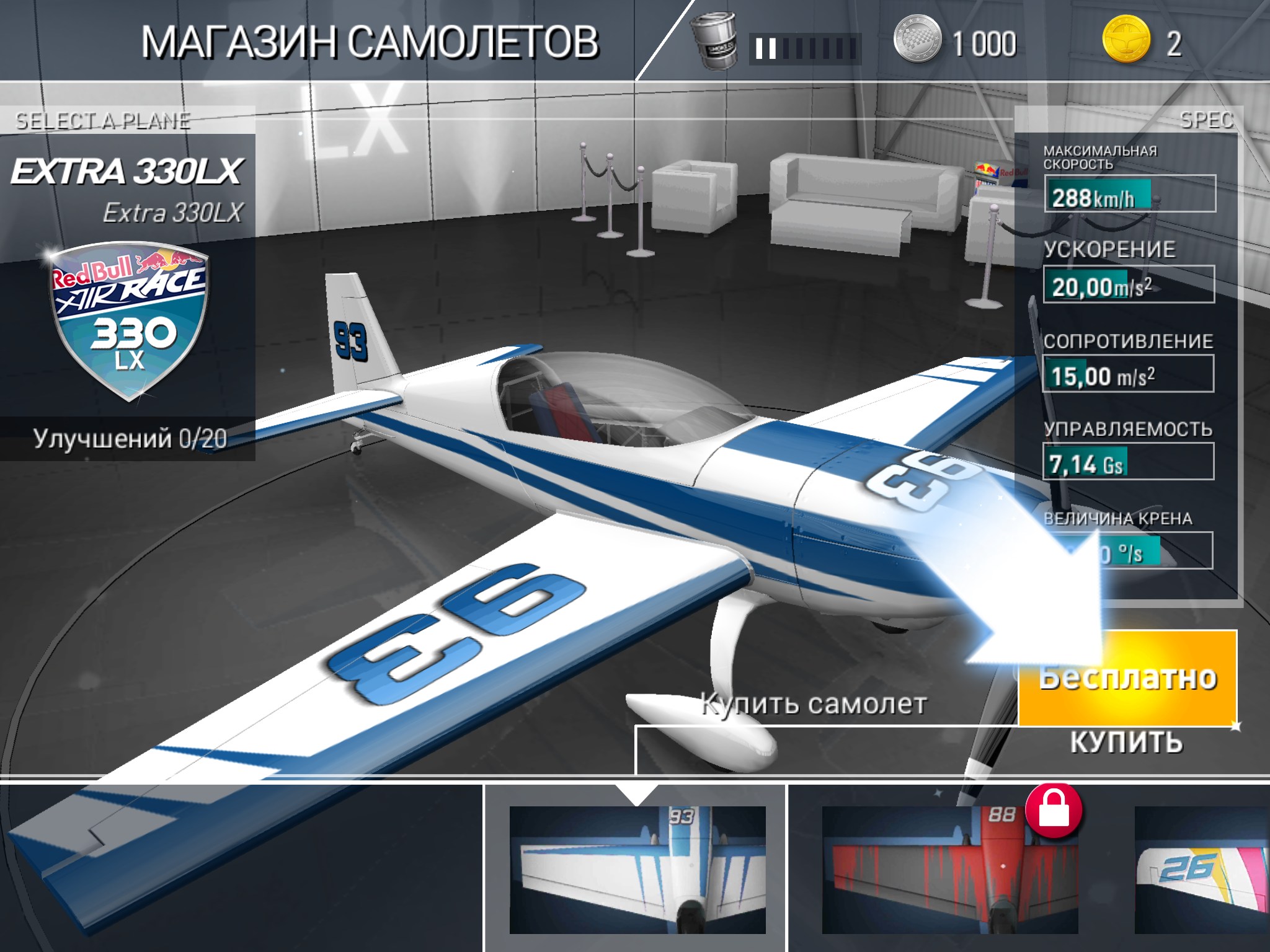The width and height of the screenshot is (1270, 952).
Task: Tap the silver coin currency icon
Action: 917,40
